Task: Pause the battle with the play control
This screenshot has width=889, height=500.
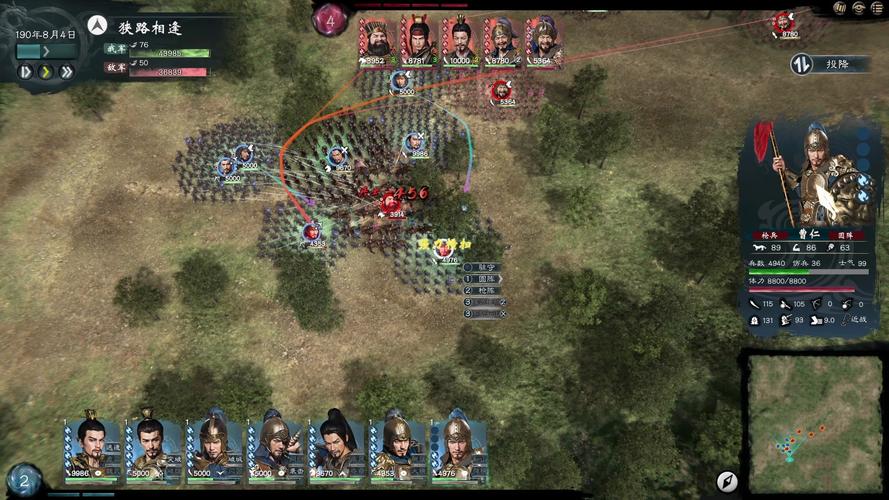Action: coord(26,72)
